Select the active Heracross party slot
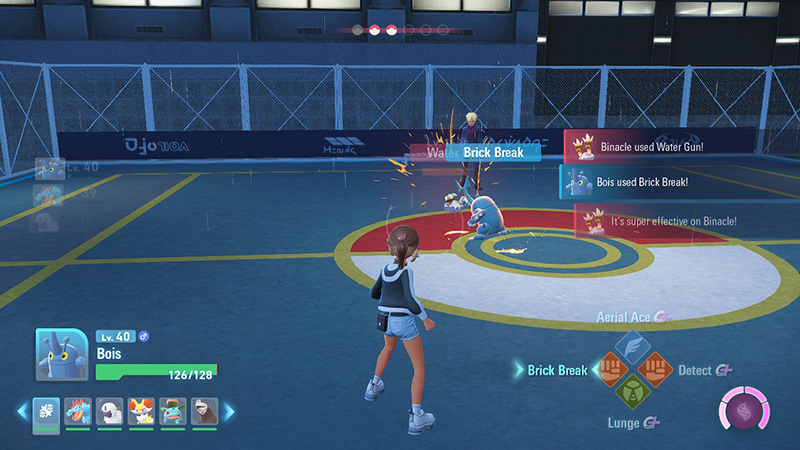The image size is (800, 450). click(46, 410)
